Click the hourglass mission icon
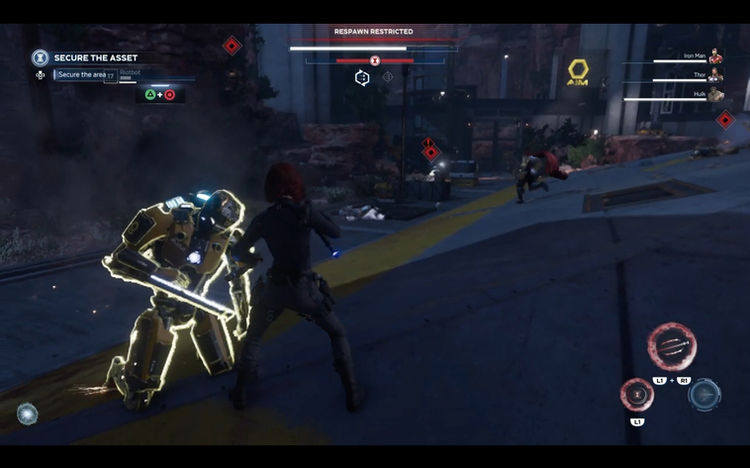This screenshot has width=750, height=468. coord(40,58)
